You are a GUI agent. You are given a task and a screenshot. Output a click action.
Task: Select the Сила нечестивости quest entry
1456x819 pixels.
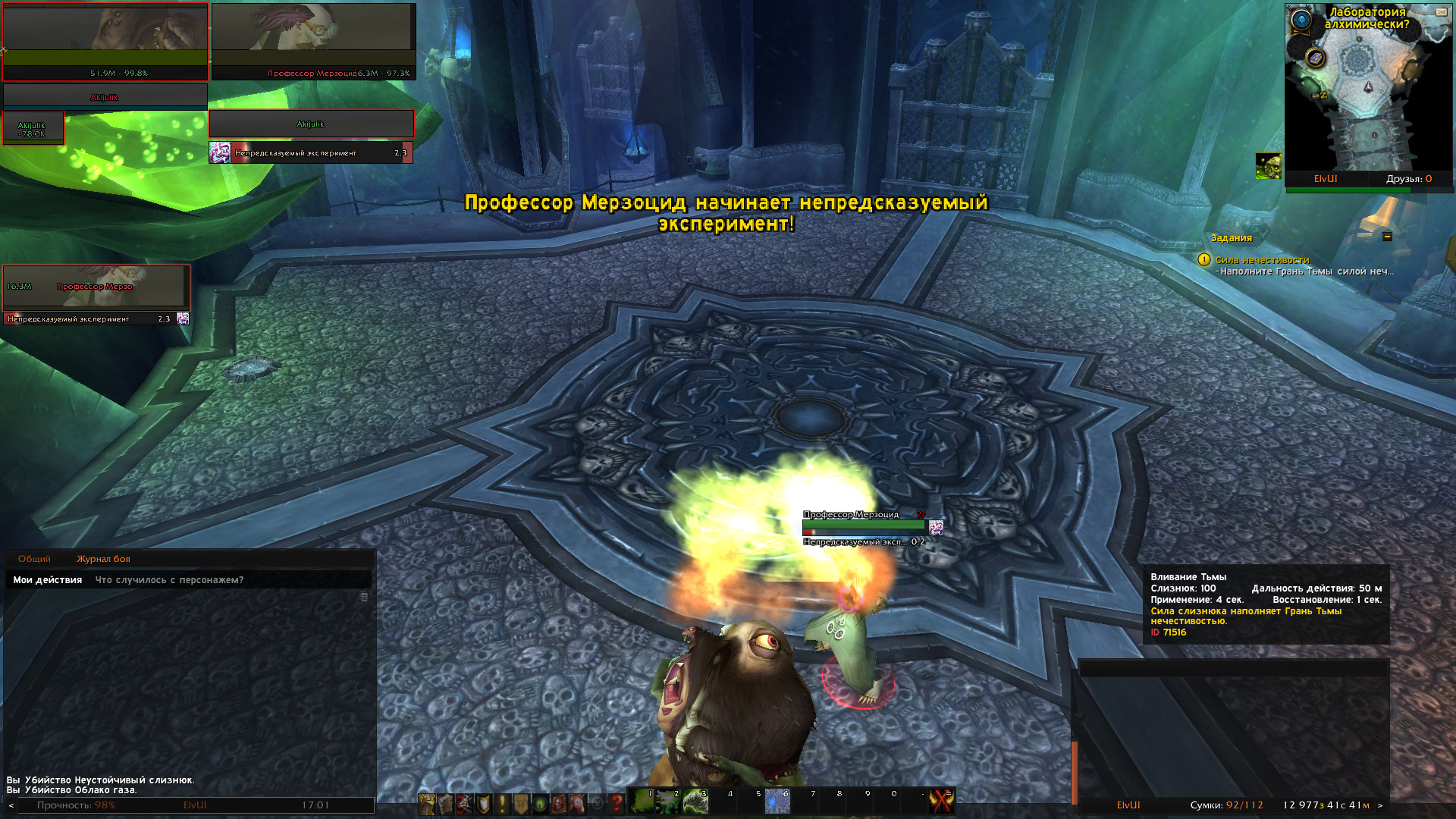click(1262, 260)
